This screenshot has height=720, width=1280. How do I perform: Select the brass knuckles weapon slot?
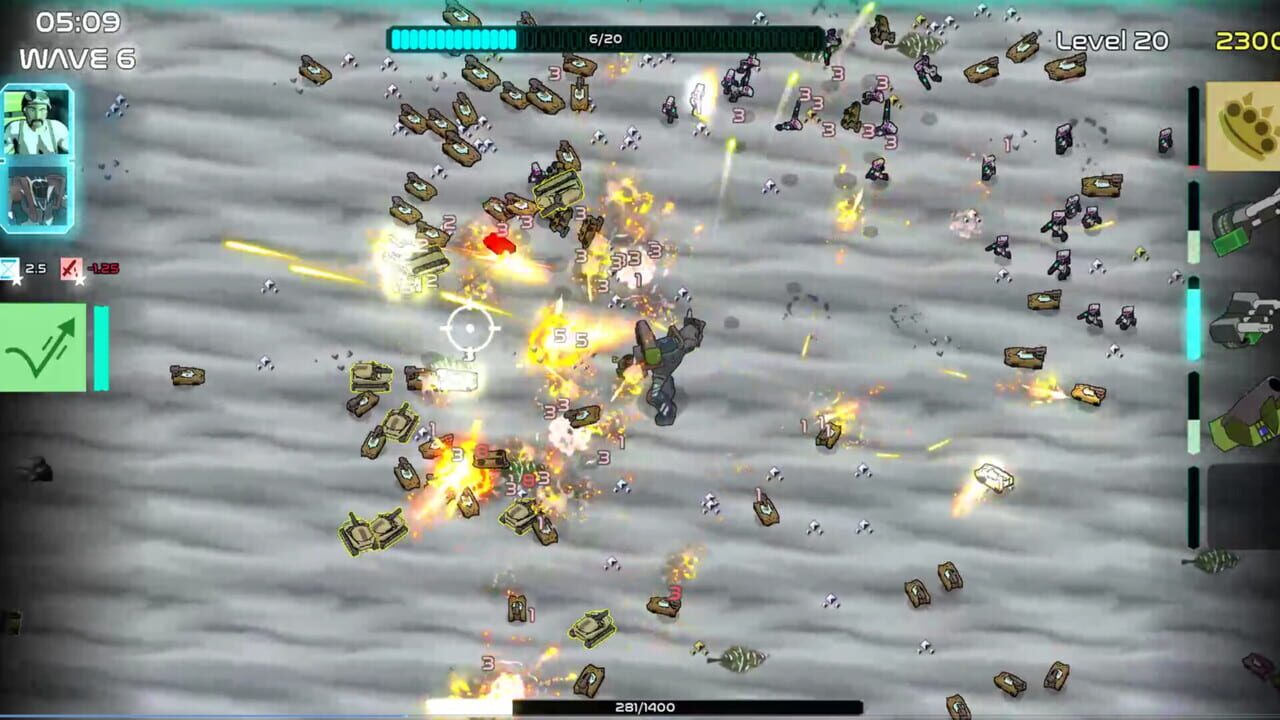(1245, 127)
